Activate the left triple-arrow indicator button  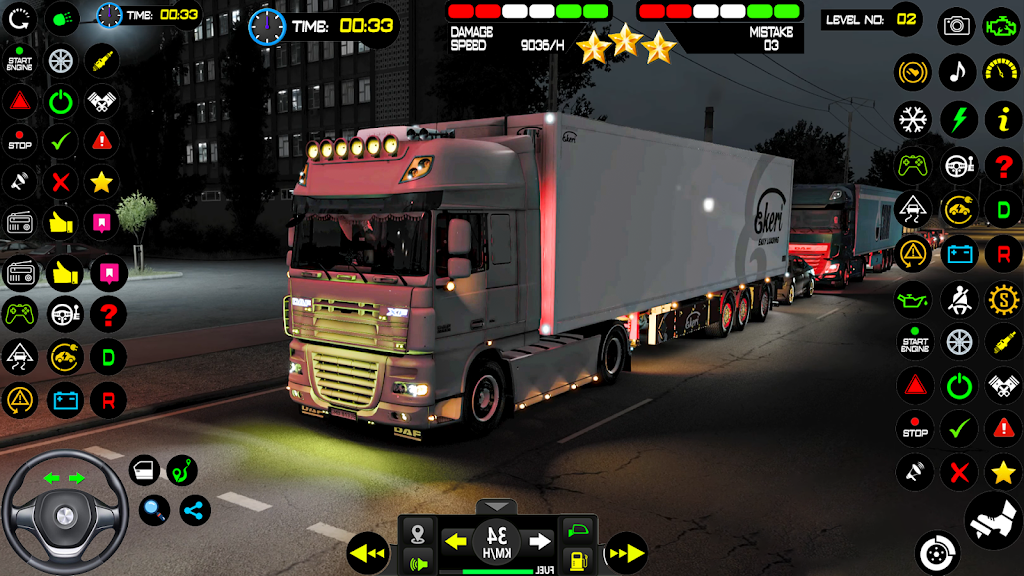(x=368, y=553)
